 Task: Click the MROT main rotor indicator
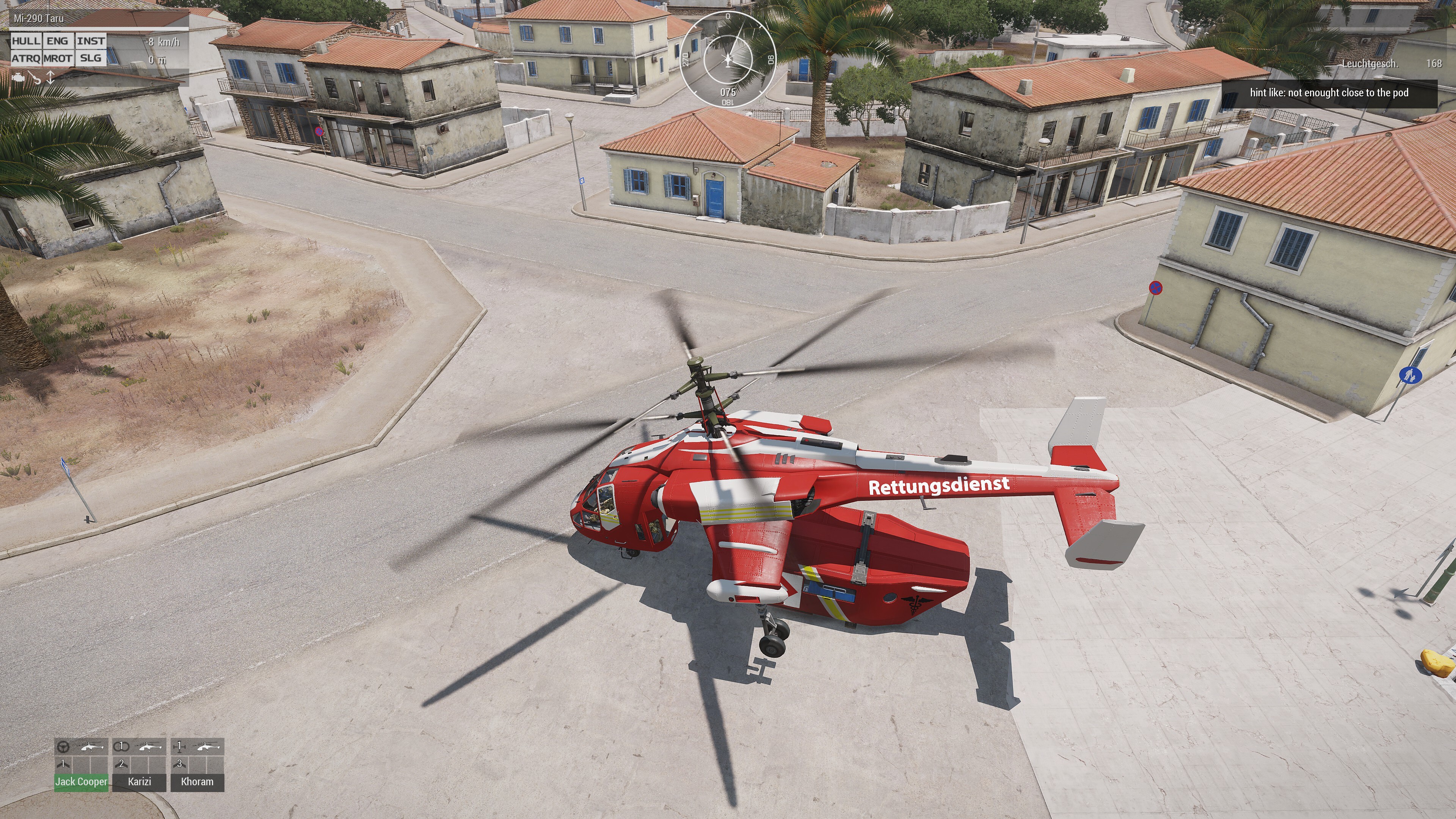pyautogui.click(x=58, y=58)
